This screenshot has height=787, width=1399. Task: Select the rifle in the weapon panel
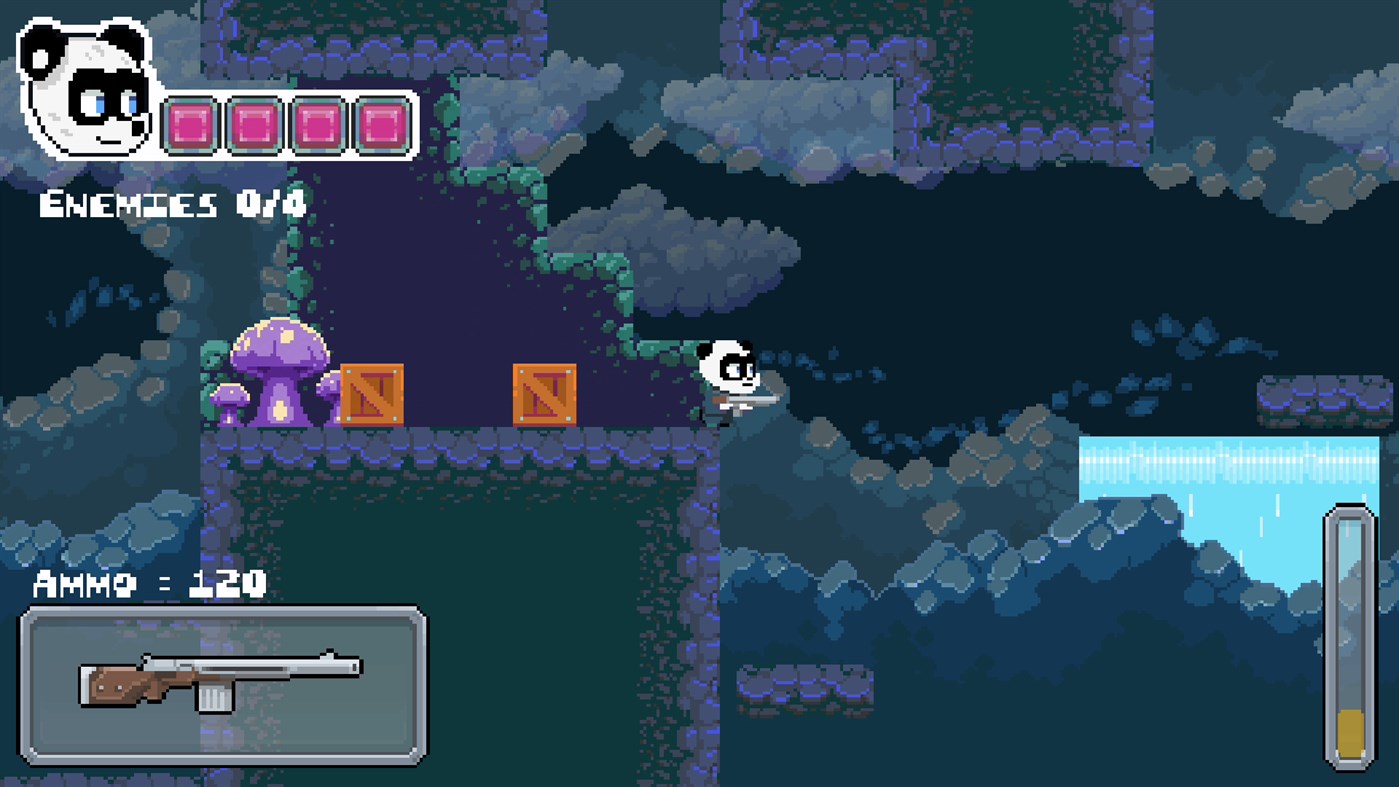[220, 680]
